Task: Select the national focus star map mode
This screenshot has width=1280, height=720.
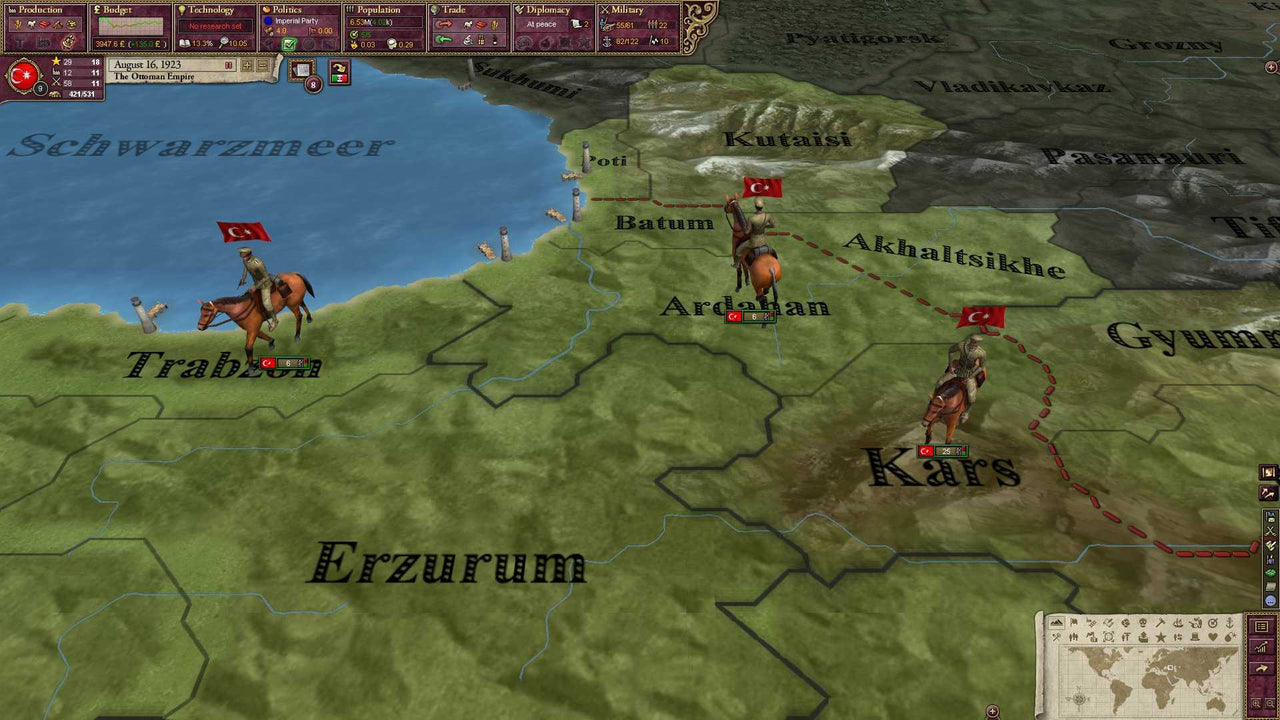Action: pos(1161,638)
